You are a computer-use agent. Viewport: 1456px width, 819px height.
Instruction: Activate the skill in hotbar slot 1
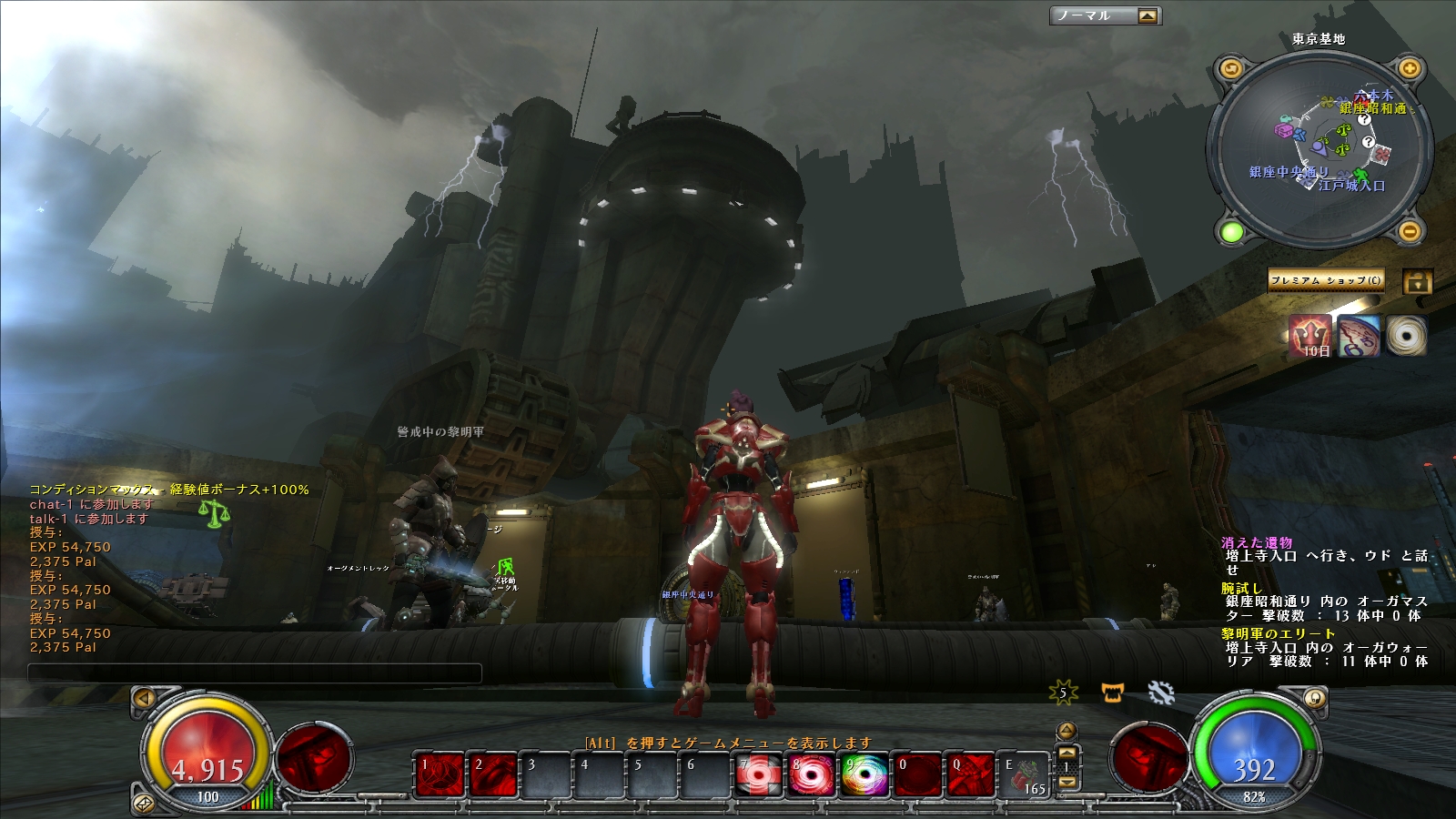click(440, 774)
